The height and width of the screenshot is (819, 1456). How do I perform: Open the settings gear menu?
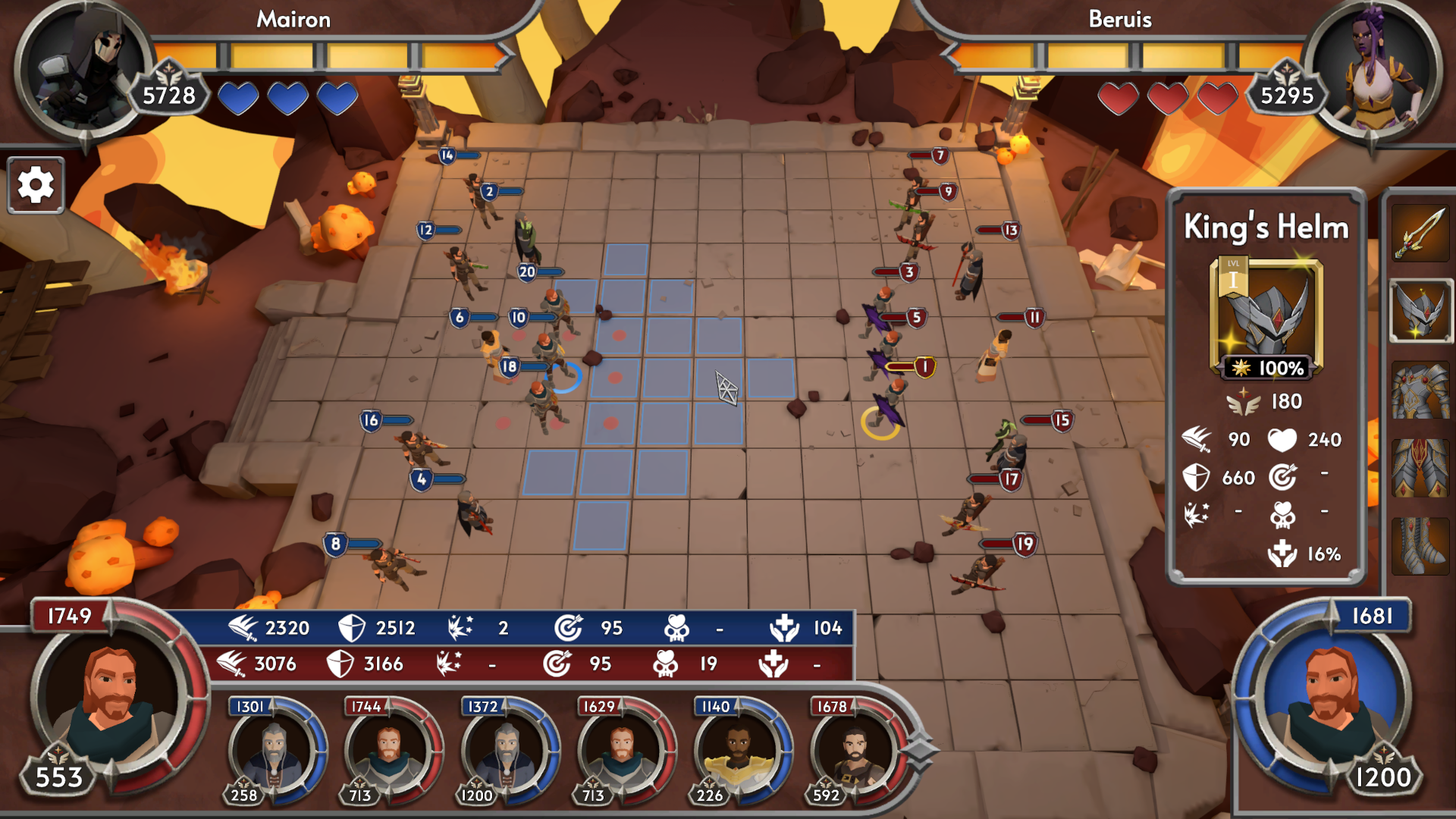pos(35,184)
